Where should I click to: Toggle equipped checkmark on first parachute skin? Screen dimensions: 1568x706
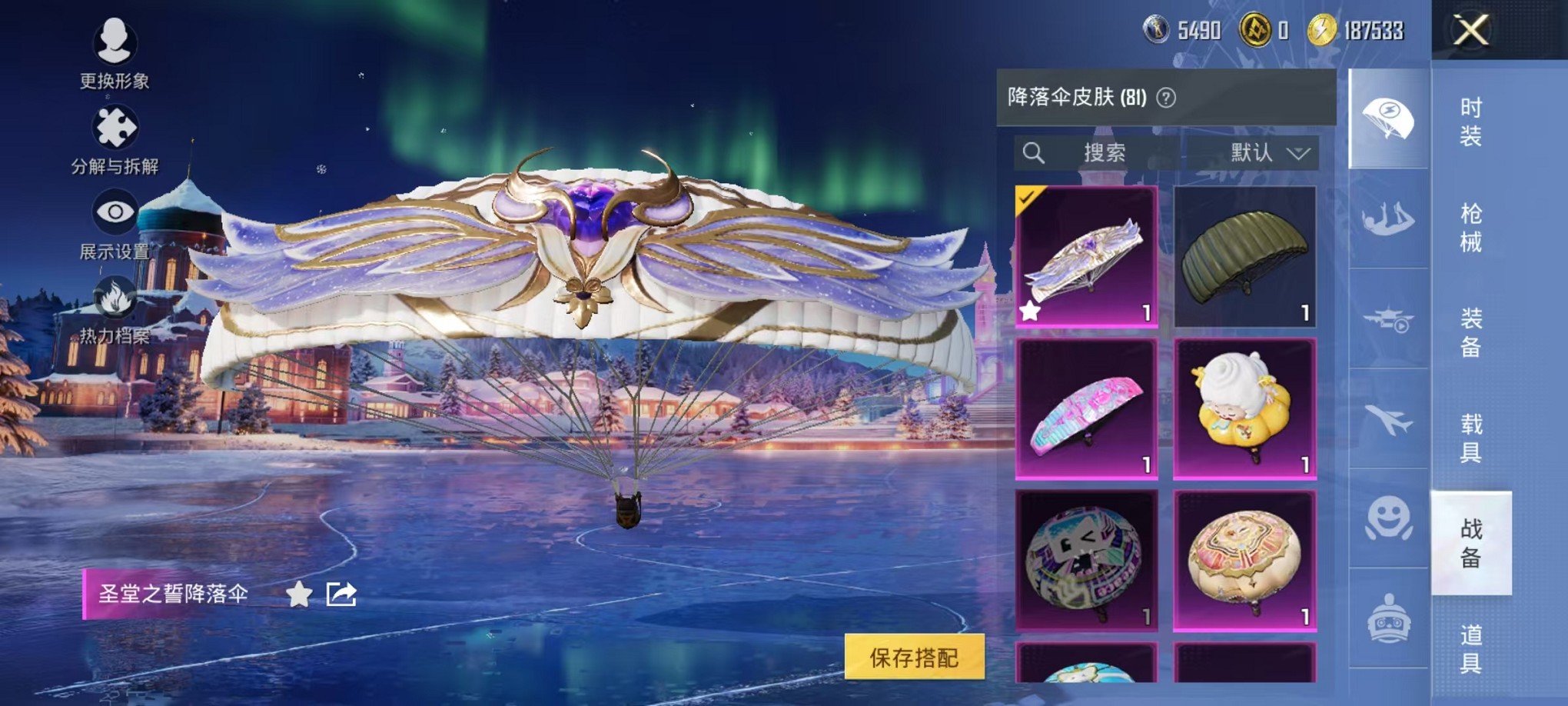1028,200
